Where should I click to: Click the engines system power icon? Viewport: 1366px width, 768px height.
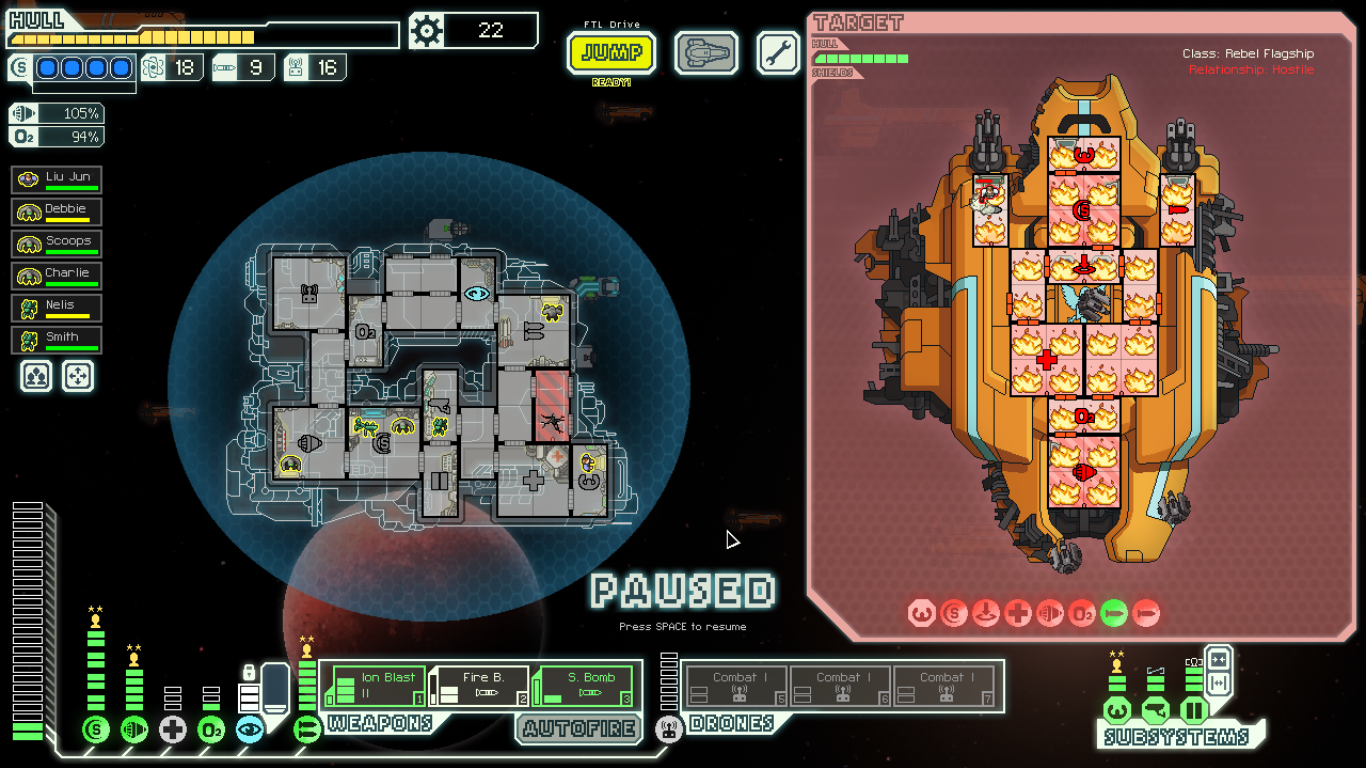[x=134, y=730]
